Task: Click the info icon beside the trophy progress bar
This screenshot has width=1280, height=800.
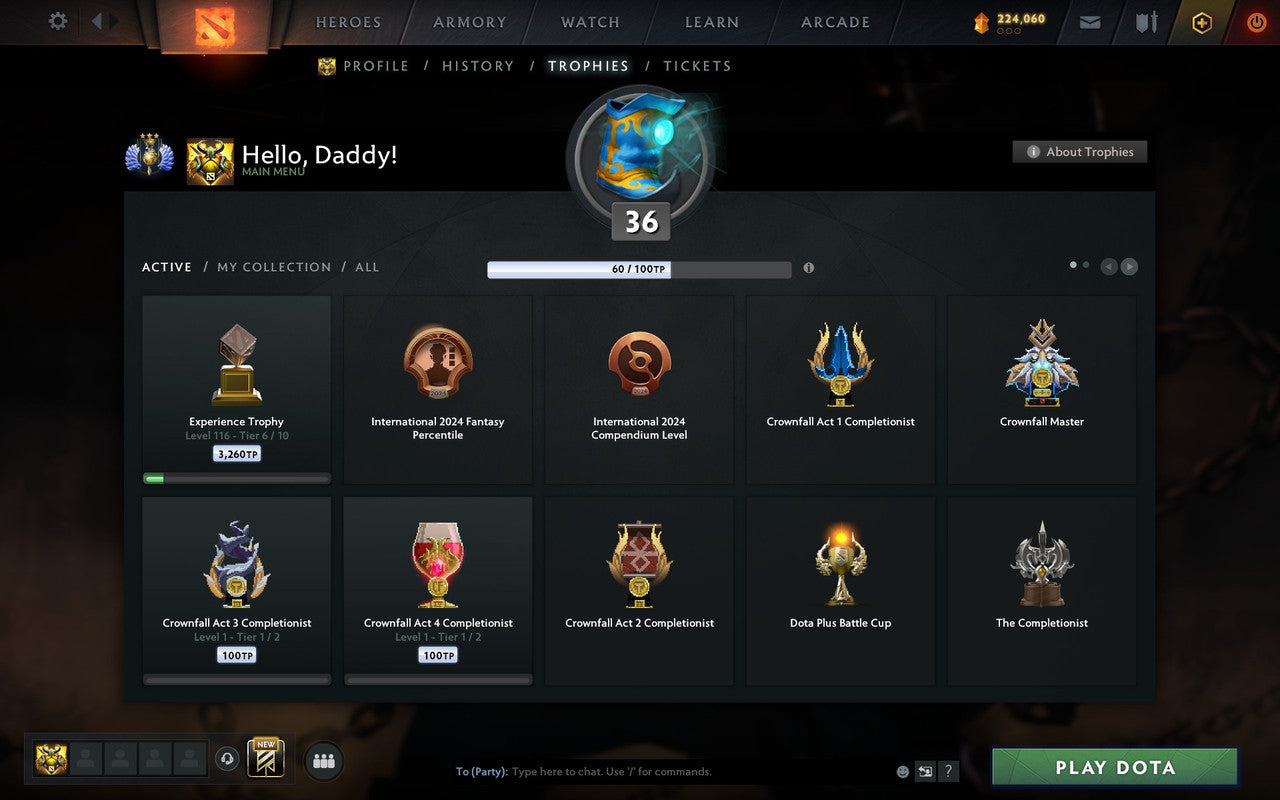Action: coord(809,268)
